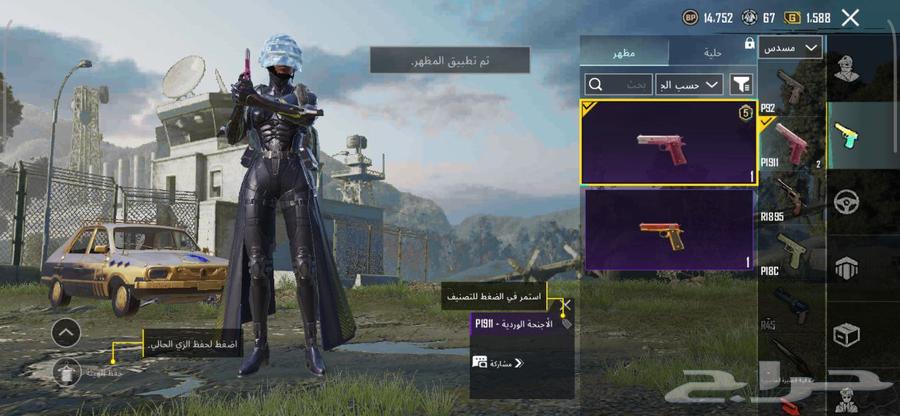The image size is (900, 416).
Task: Click the search field with magnifier icon
Action: click(x=618, y=85)
